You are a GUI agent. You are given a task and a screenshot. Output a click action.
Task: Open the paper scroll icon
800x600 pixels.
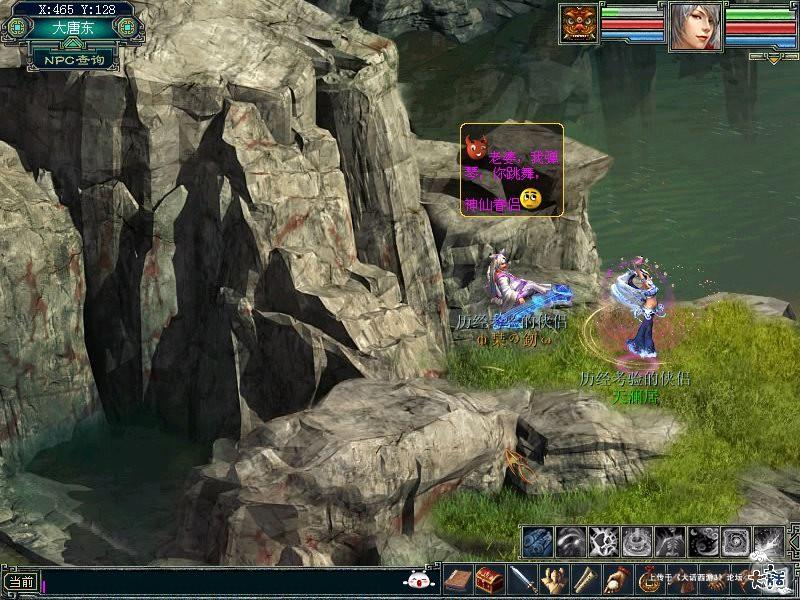pyautogui.click(x=584, y=579)
